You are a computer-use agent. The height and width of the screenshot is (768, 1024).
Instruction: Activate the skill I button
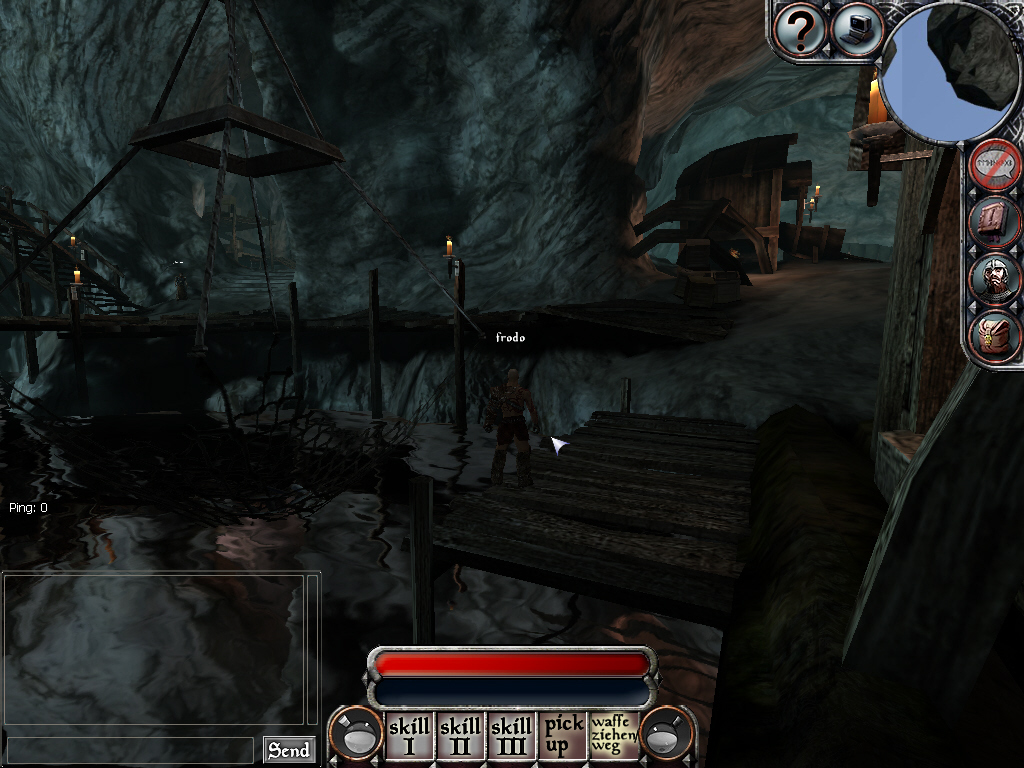click(409, 736)
